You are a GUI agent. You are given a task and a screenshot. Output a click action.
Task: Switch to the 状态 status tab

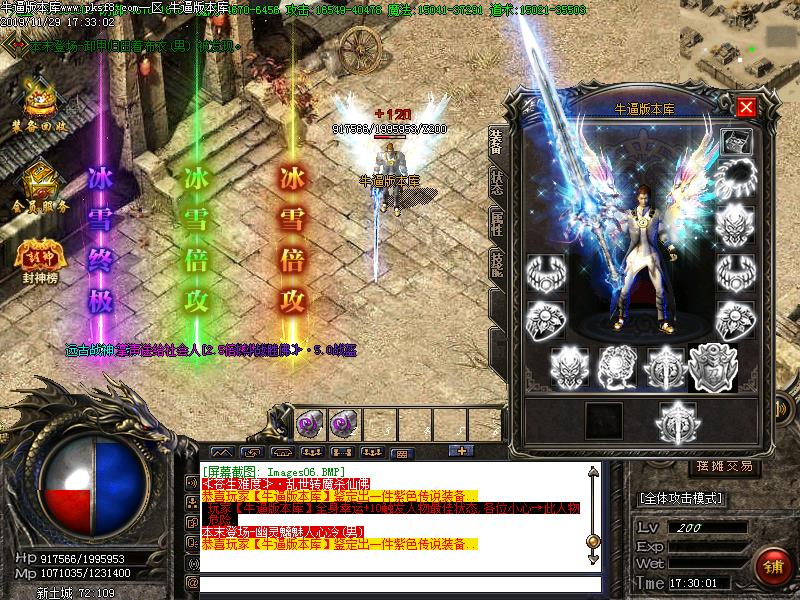pyautogui.click(x=496, y=181)
